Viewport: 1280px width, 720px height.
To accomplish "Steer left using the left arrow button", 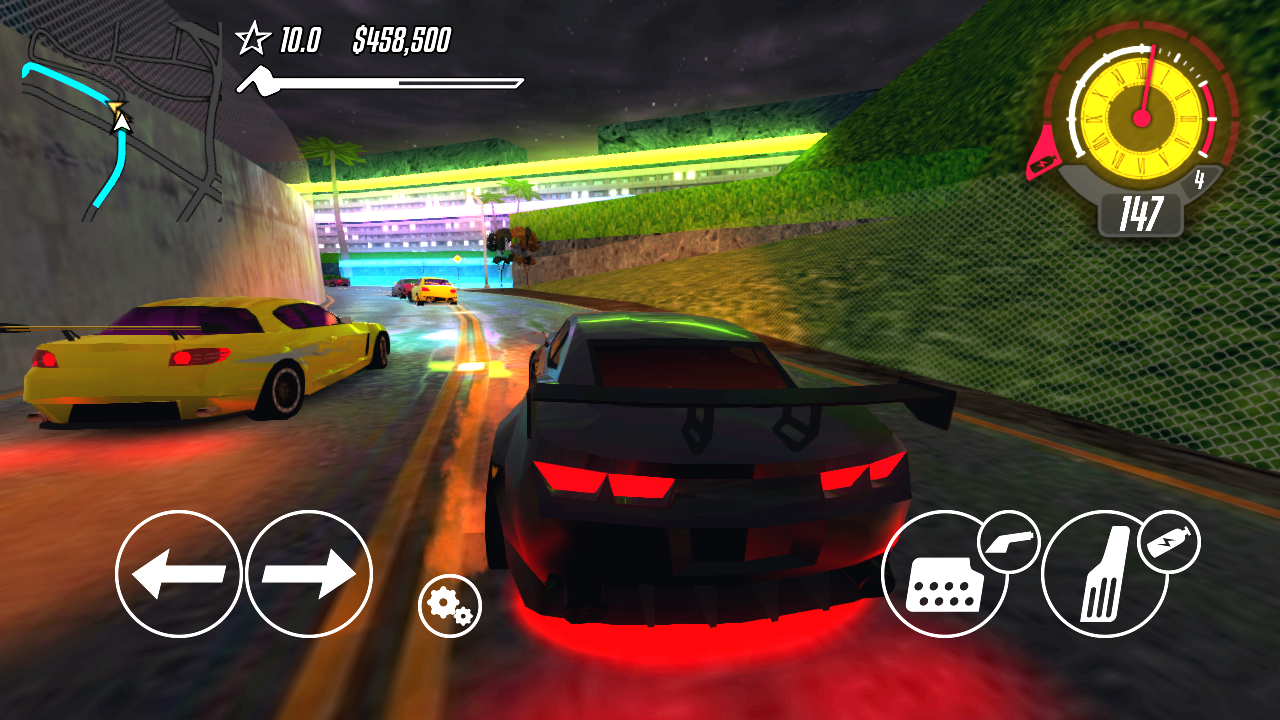I will [x=180, y=575].
